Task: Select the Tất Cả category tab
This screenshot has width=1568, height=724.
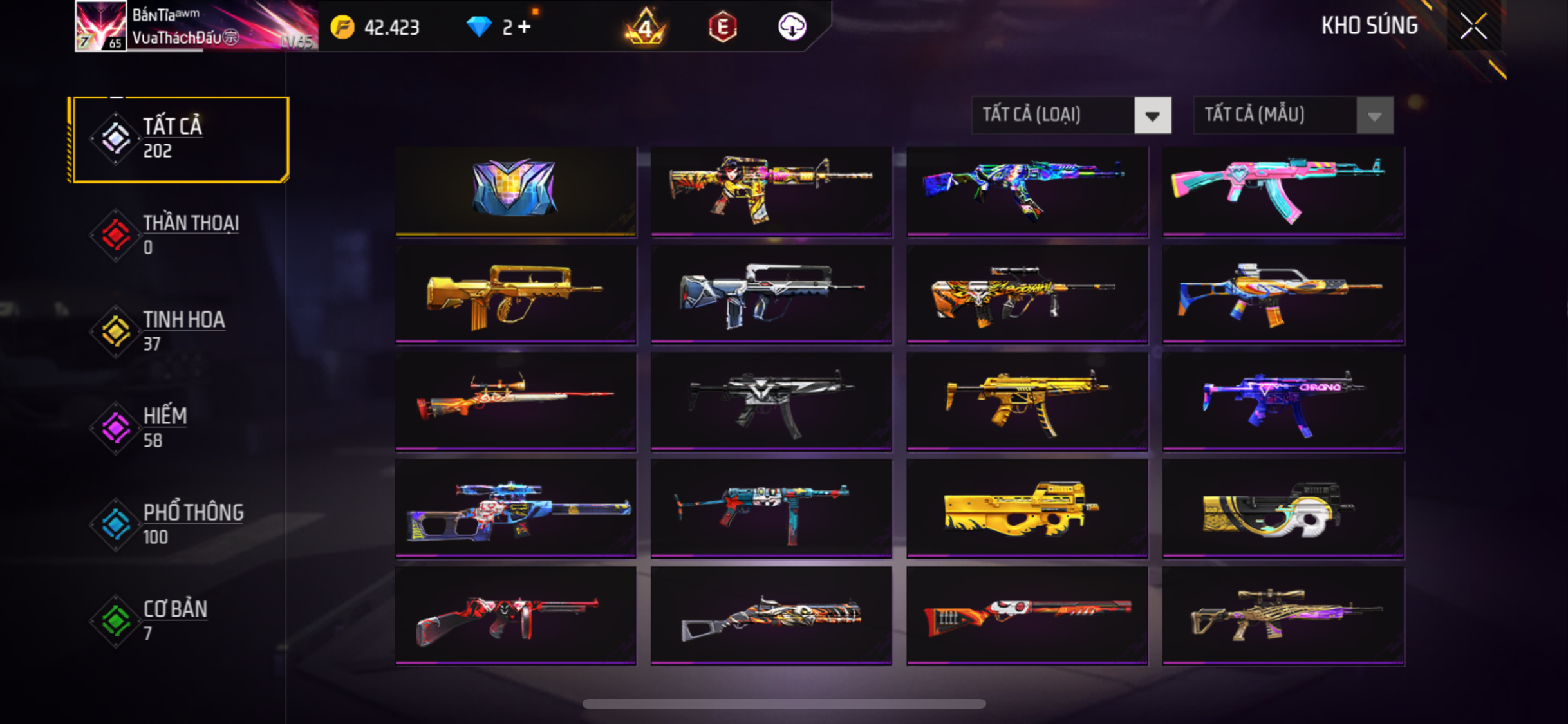Action: click(x=180, y=139)
